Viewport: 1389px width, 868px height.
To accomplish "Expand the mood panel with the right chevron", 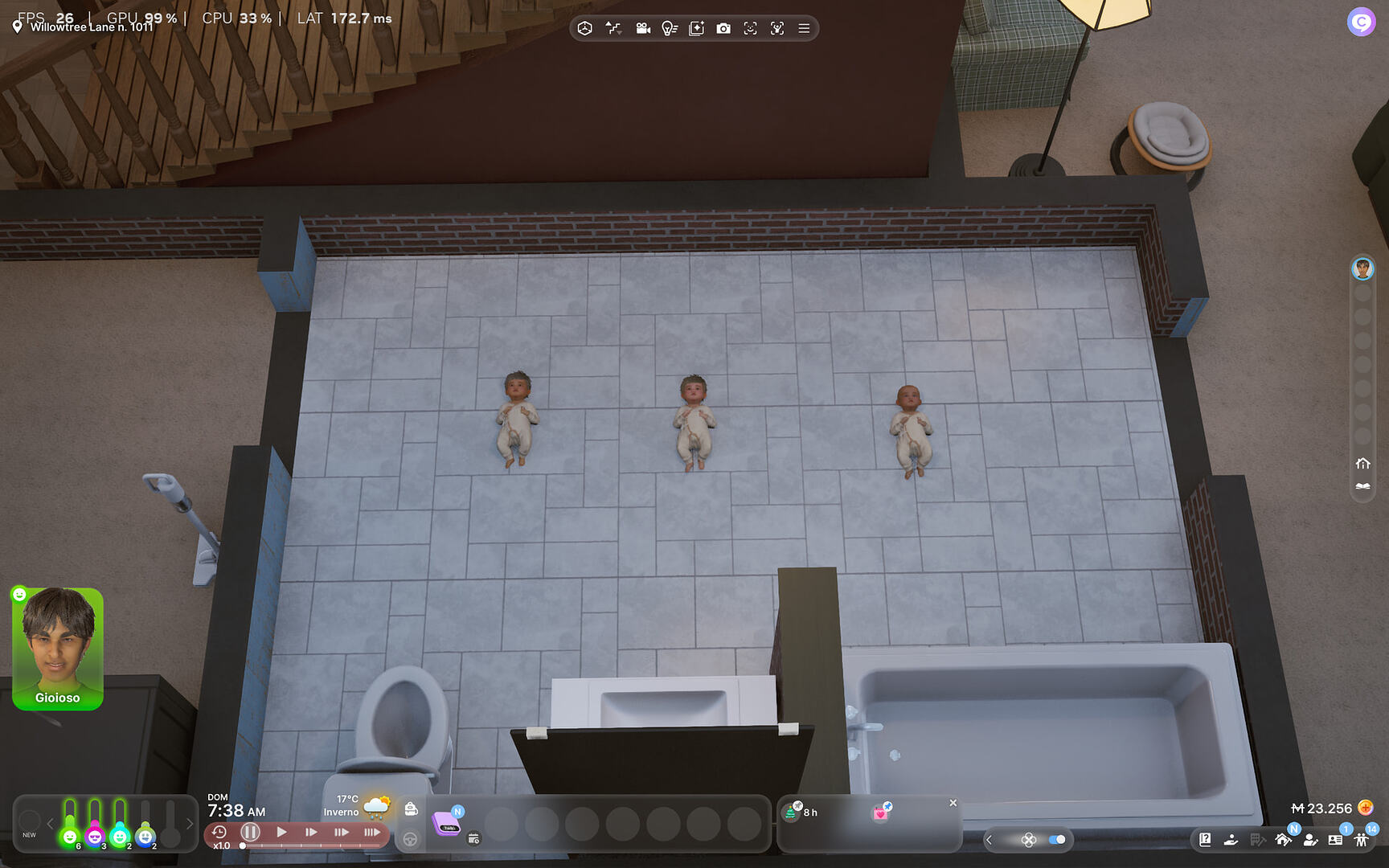I will click(189, 823).
